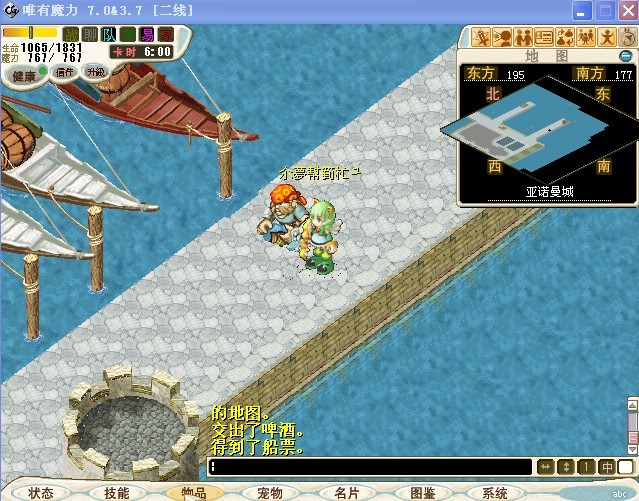The image size is (639, 501).
Task: Toggle the 家 family mode icon
Action: pos(166,35)
